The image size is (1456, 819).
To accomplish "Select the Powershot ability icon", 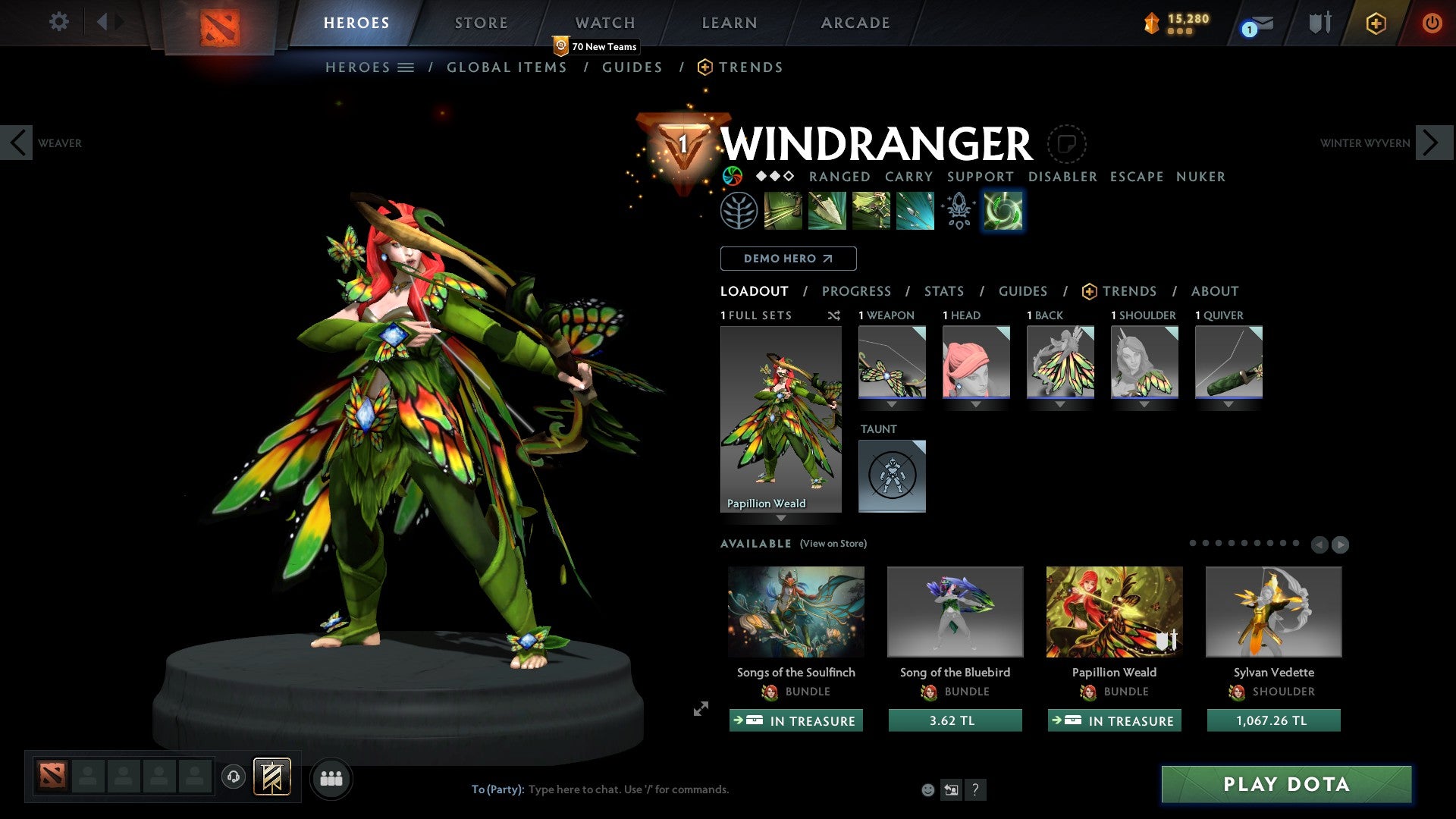I will 827,211.
